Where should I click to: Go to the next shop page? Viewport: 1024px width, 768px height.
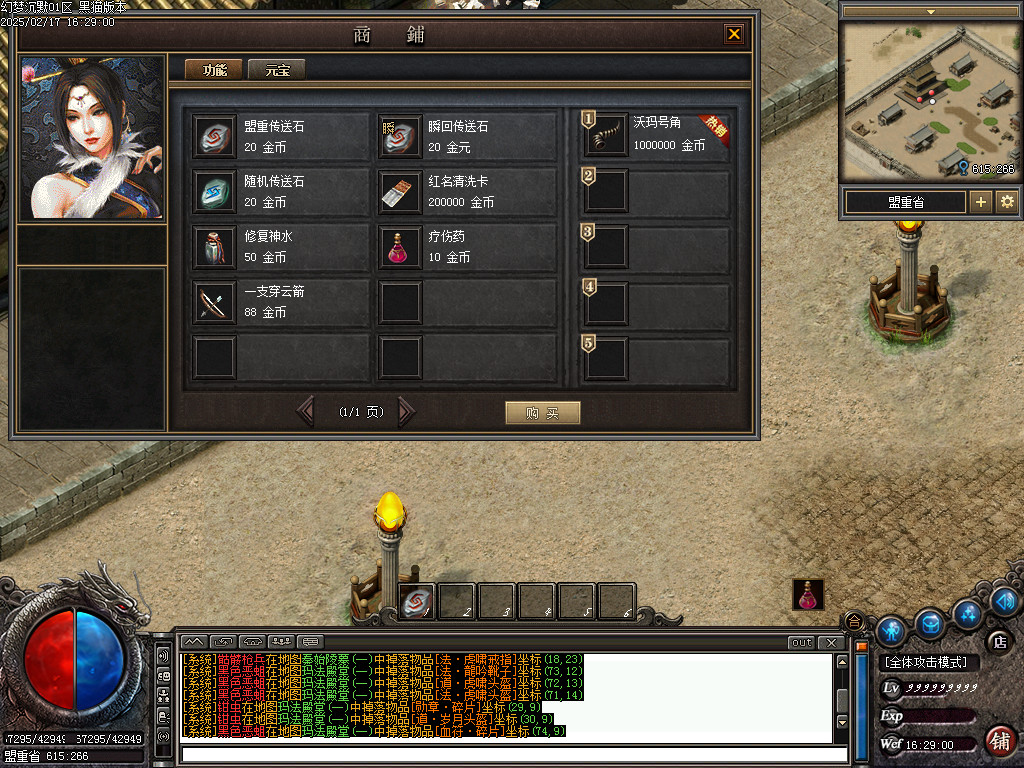click(x=406, y=411)
